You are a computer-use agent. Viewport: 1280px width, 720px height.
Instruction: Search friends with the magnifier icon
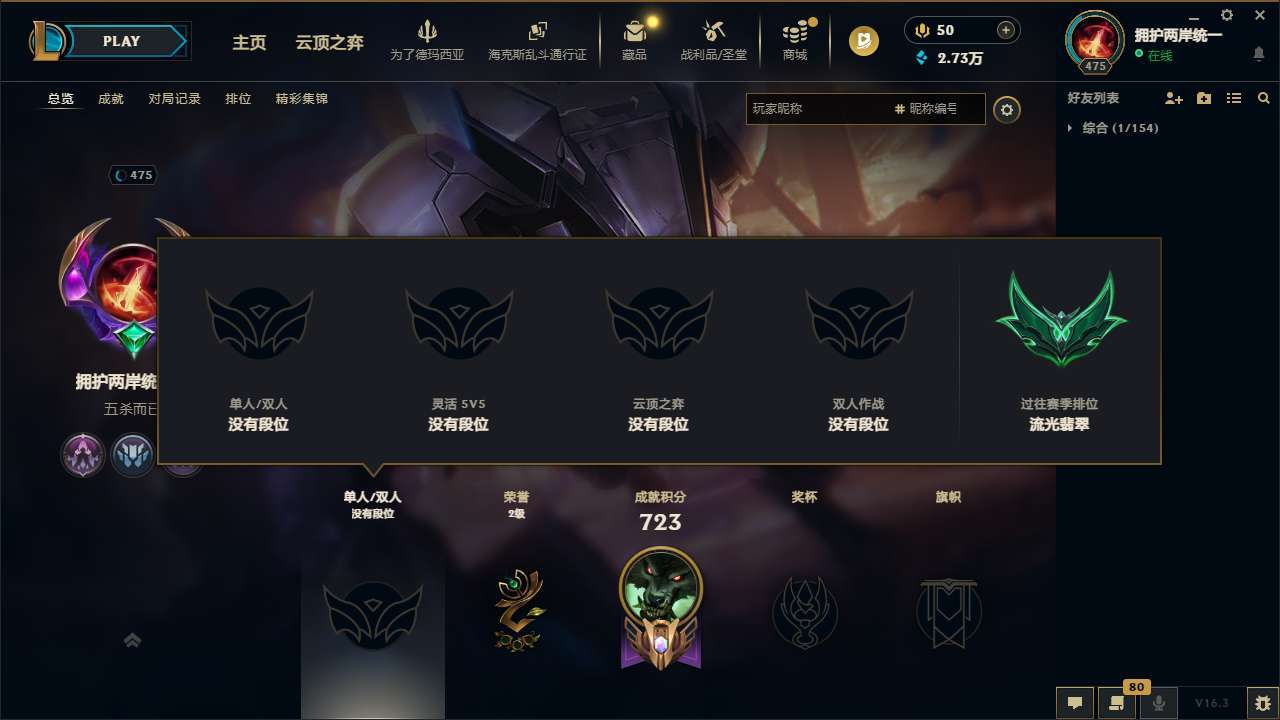[1263, 98]
